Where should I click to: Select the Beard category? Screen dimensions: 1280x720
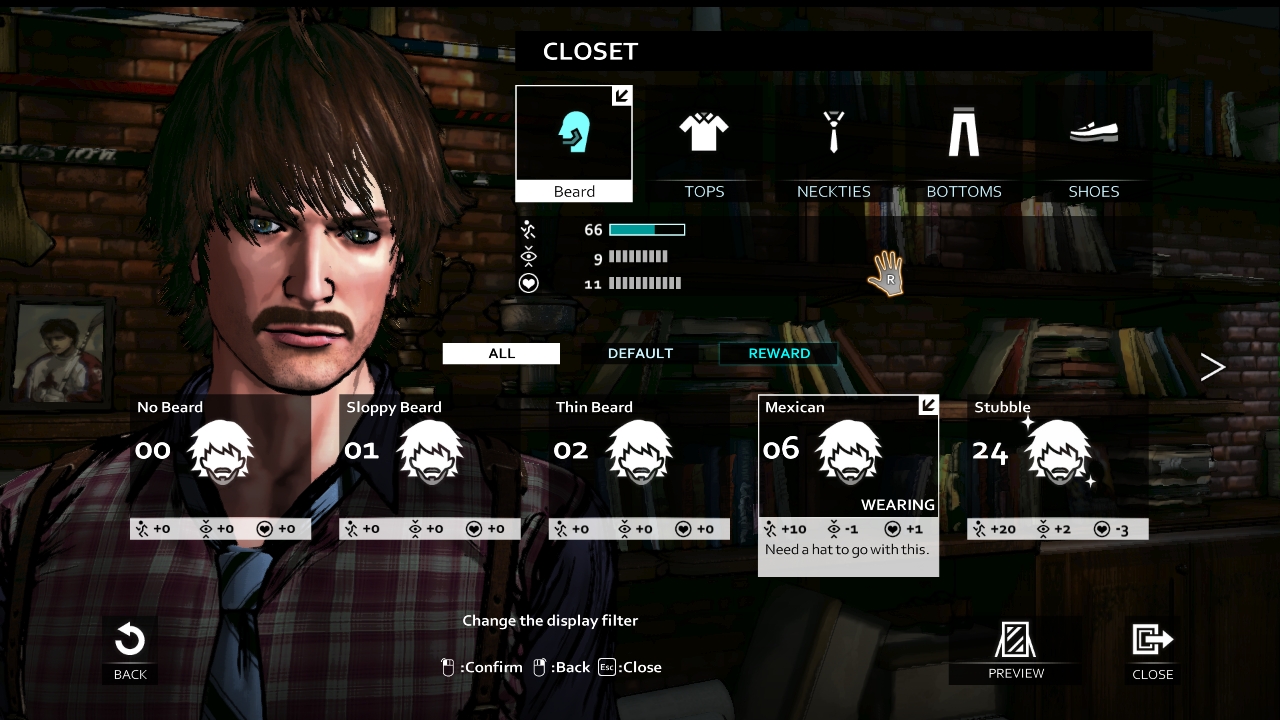tap(574, 143)
